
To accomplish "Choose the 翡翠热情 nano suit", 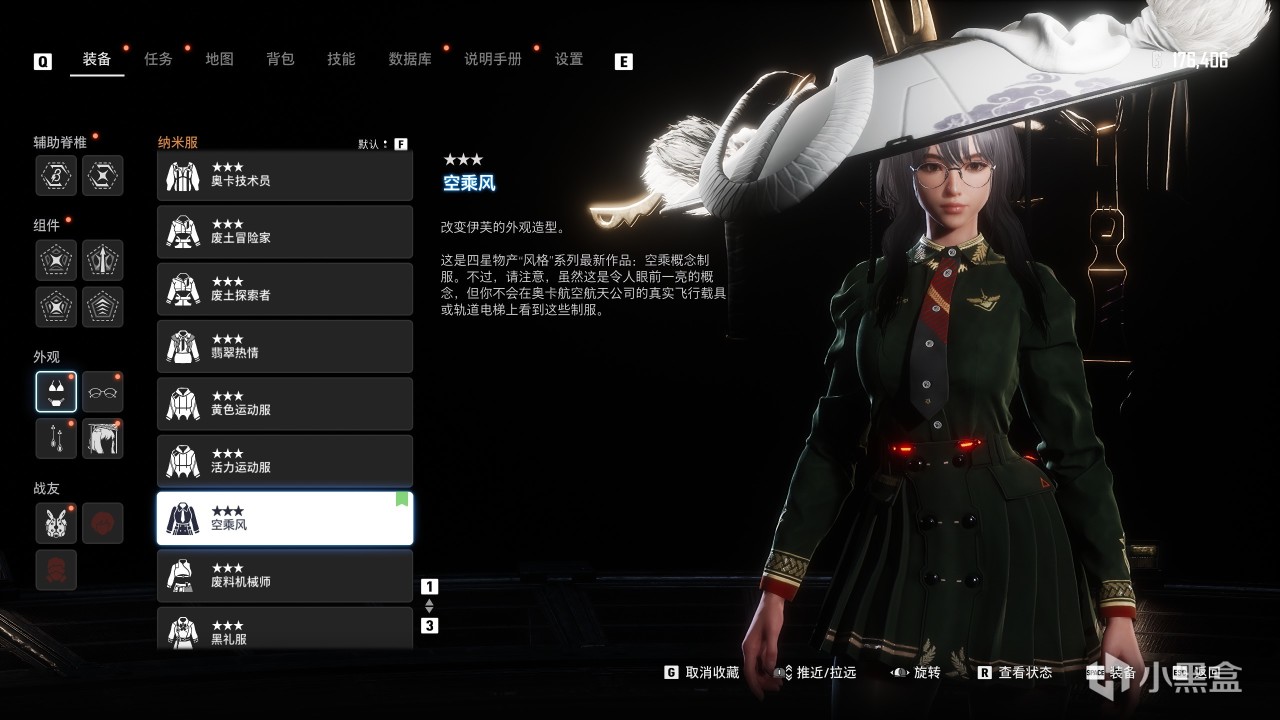I will [285, 346].
